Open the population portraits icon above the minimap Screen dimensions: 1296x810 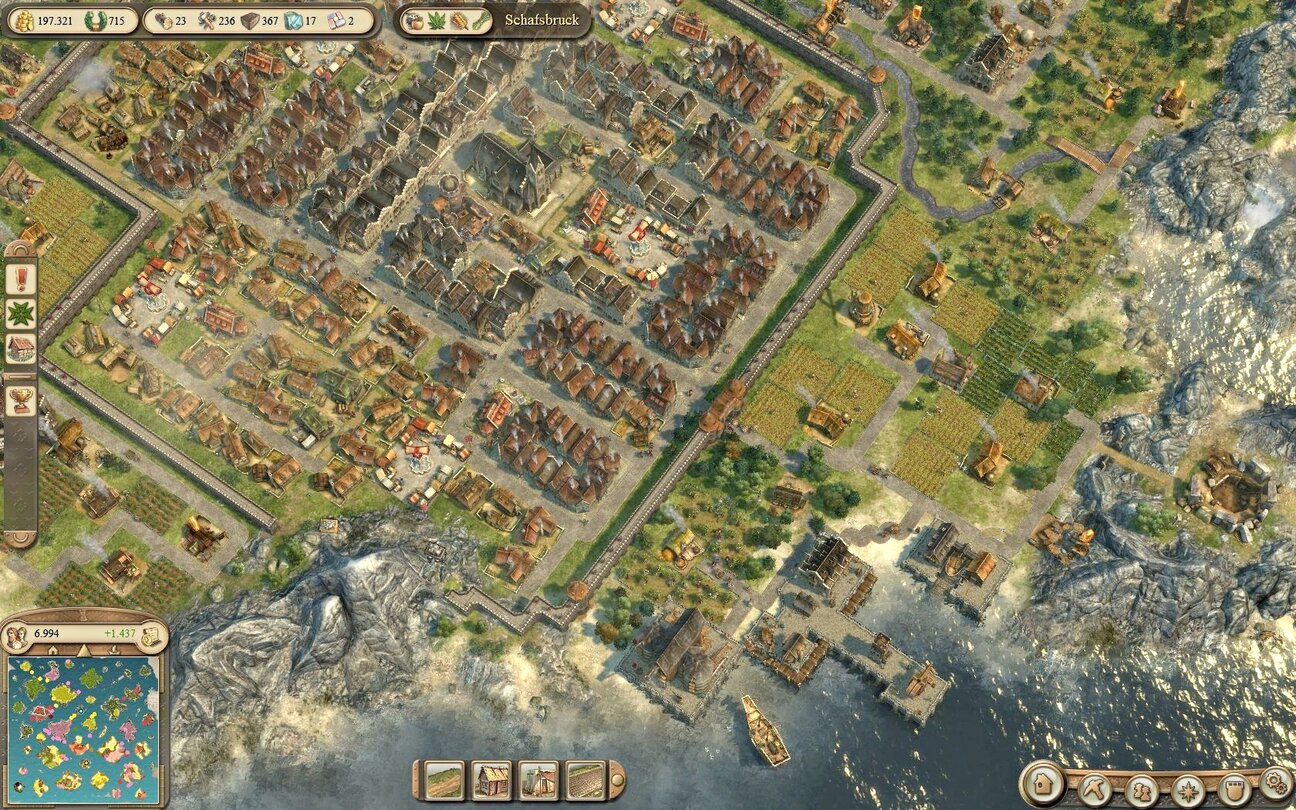(x=17, y=634)
